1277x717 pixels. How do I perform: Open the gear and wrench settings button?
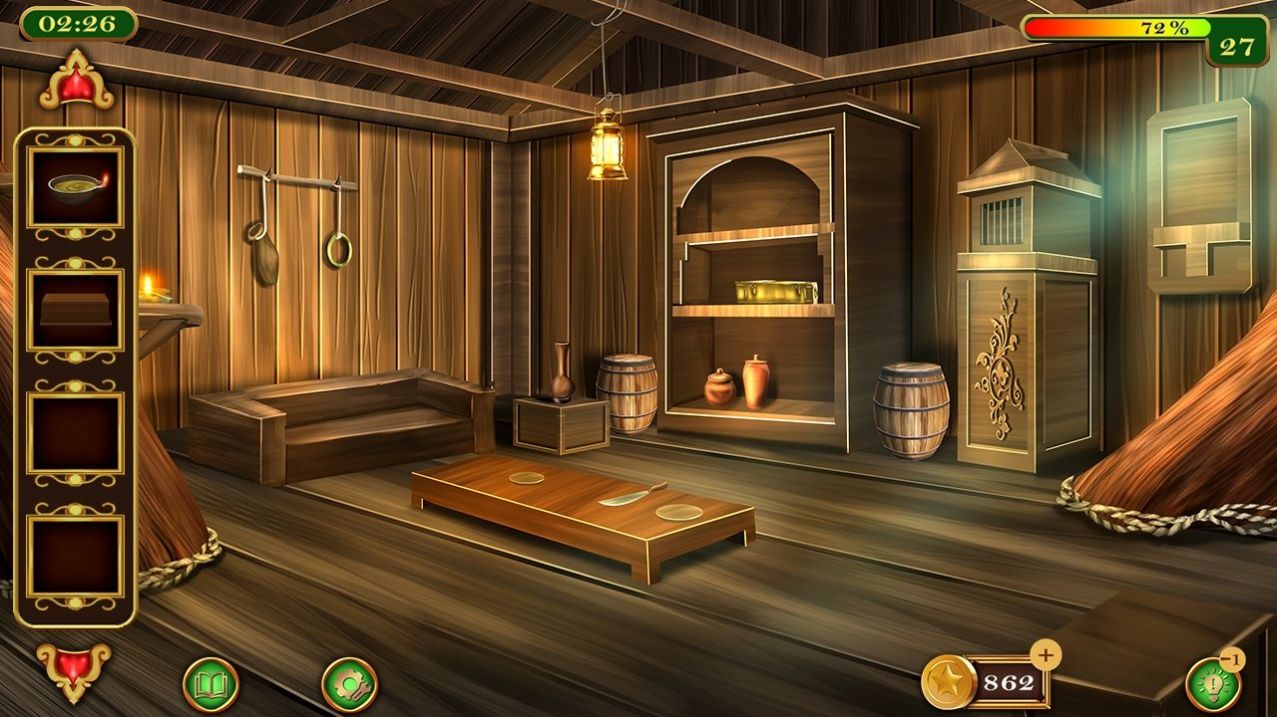349,684
